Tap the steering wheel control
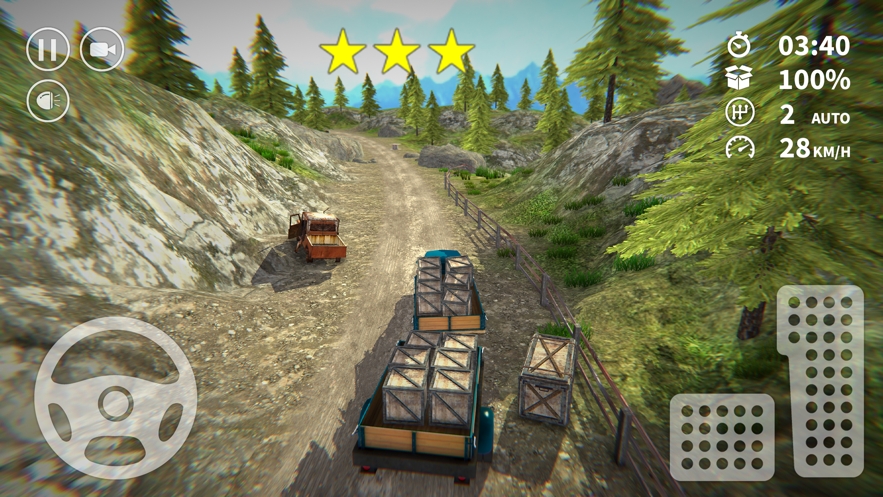This screenshot has width=883, height=497. tap(115, 399)
